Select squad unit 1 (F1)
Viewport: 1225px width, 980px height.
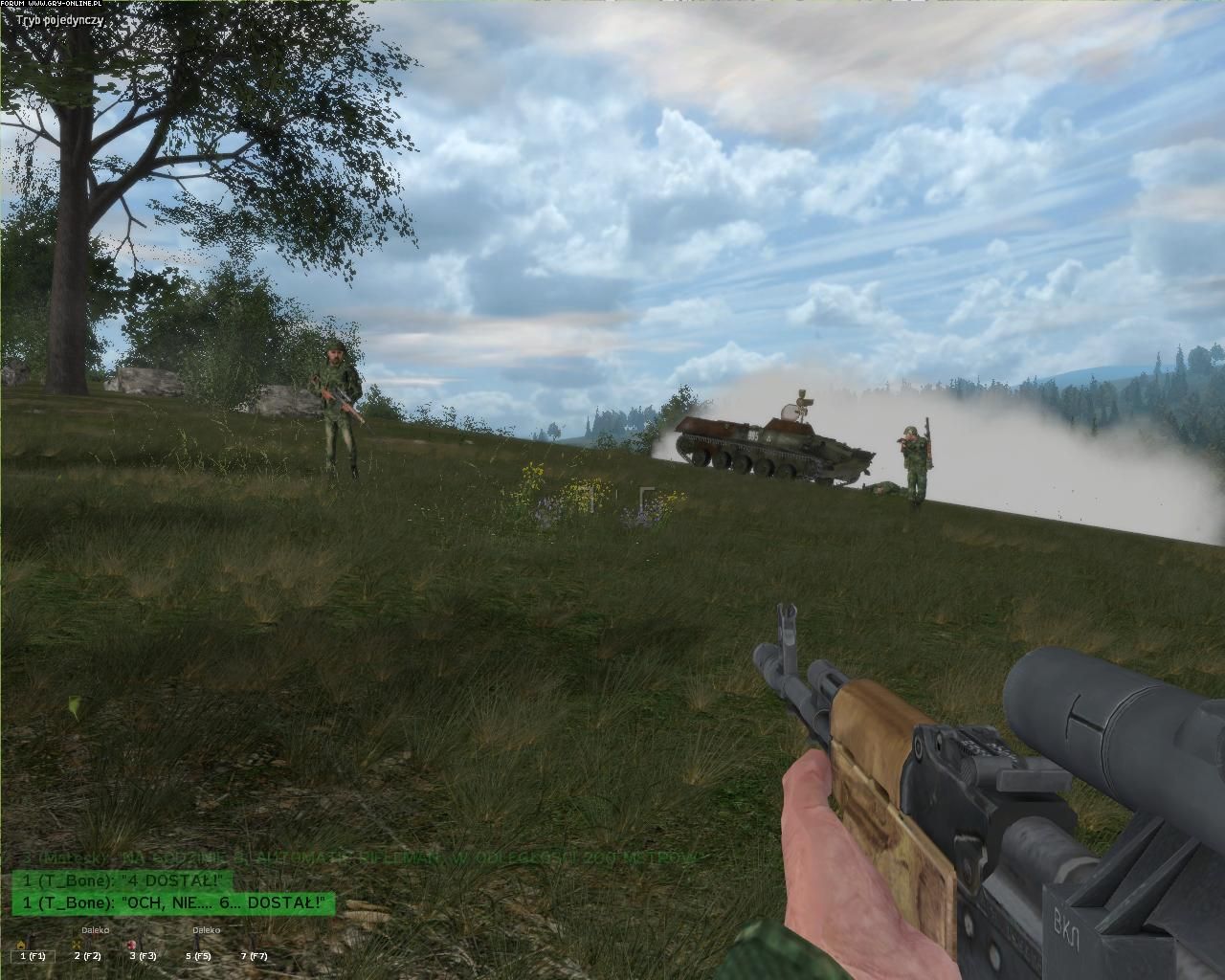(x=32, y=954)
